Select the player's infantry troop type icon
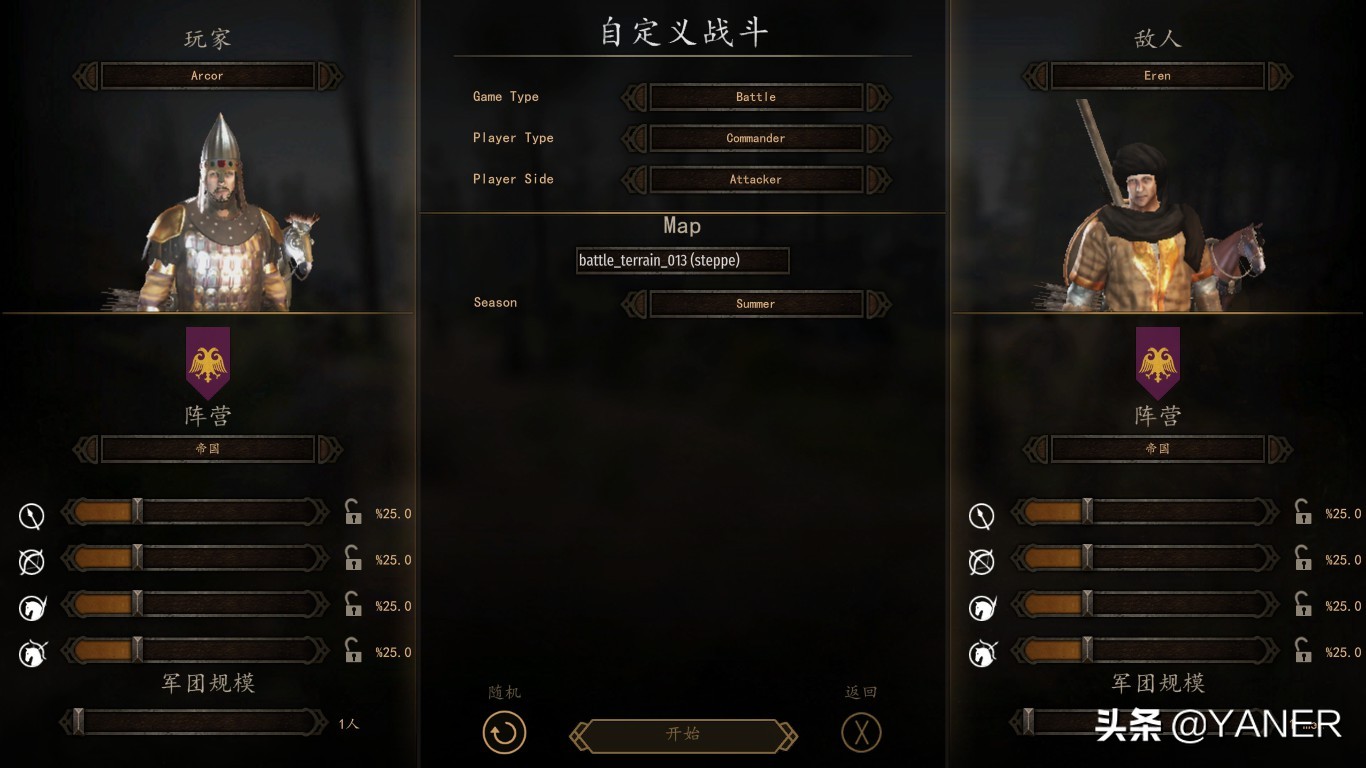1366x768 pixels. 31,515
